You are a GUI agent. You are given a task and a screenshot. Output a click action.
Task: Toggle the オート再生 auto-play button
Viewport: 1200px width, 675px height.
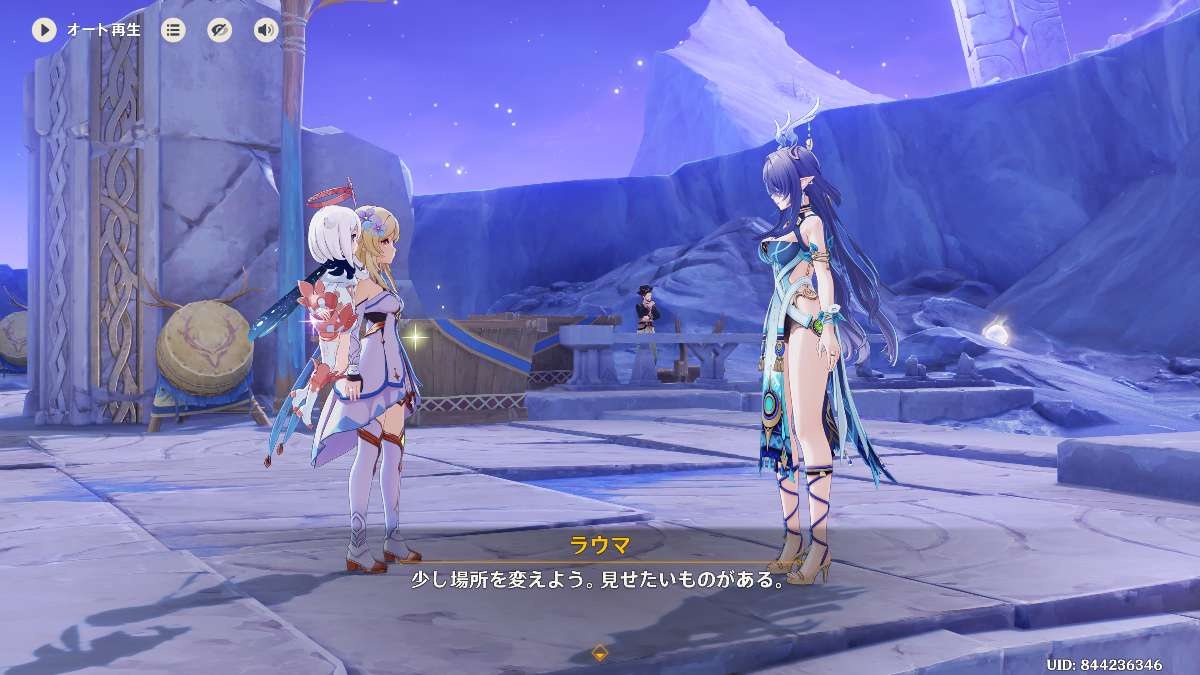44,30
